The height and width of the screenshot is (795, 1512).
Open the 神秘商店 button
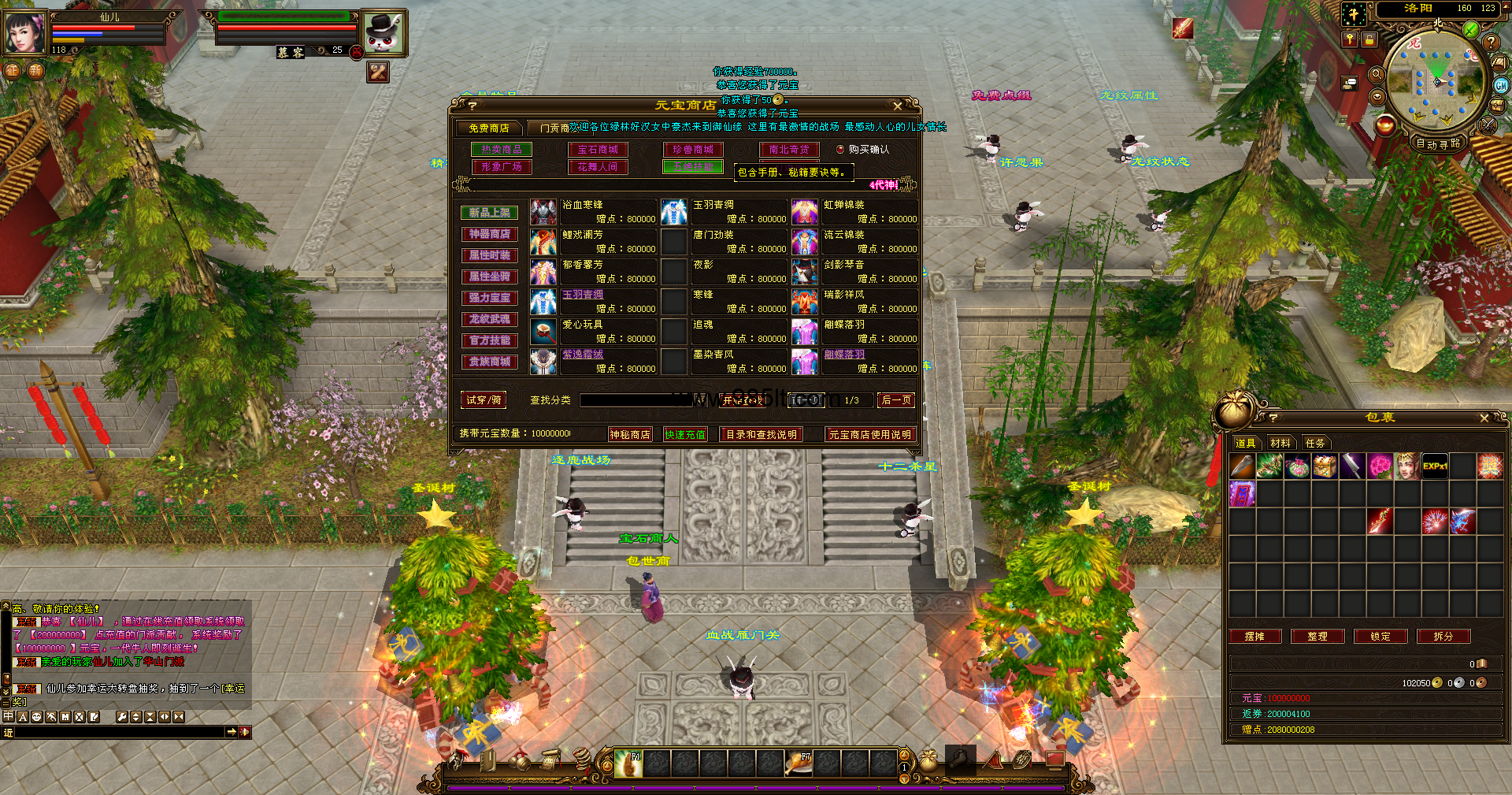coord(630,434)
